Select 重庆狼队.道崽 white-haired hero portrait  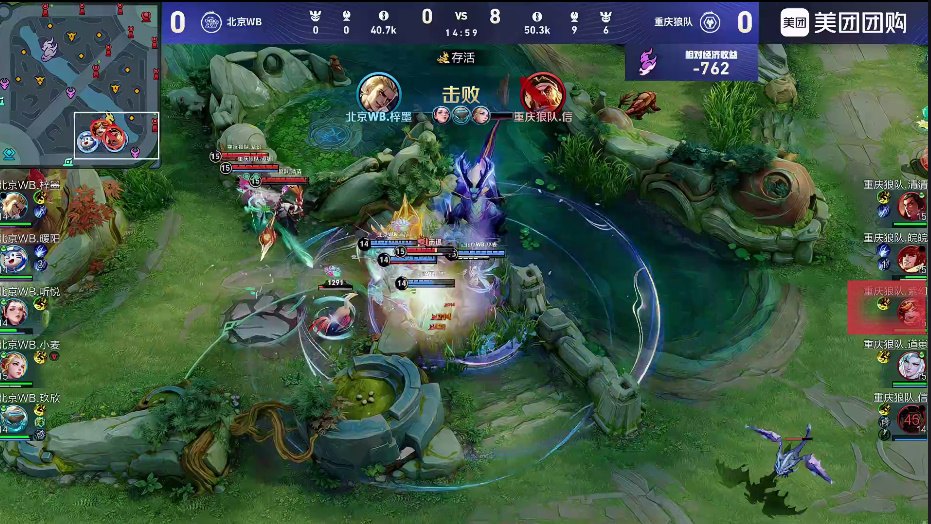(x=910, y=365)
